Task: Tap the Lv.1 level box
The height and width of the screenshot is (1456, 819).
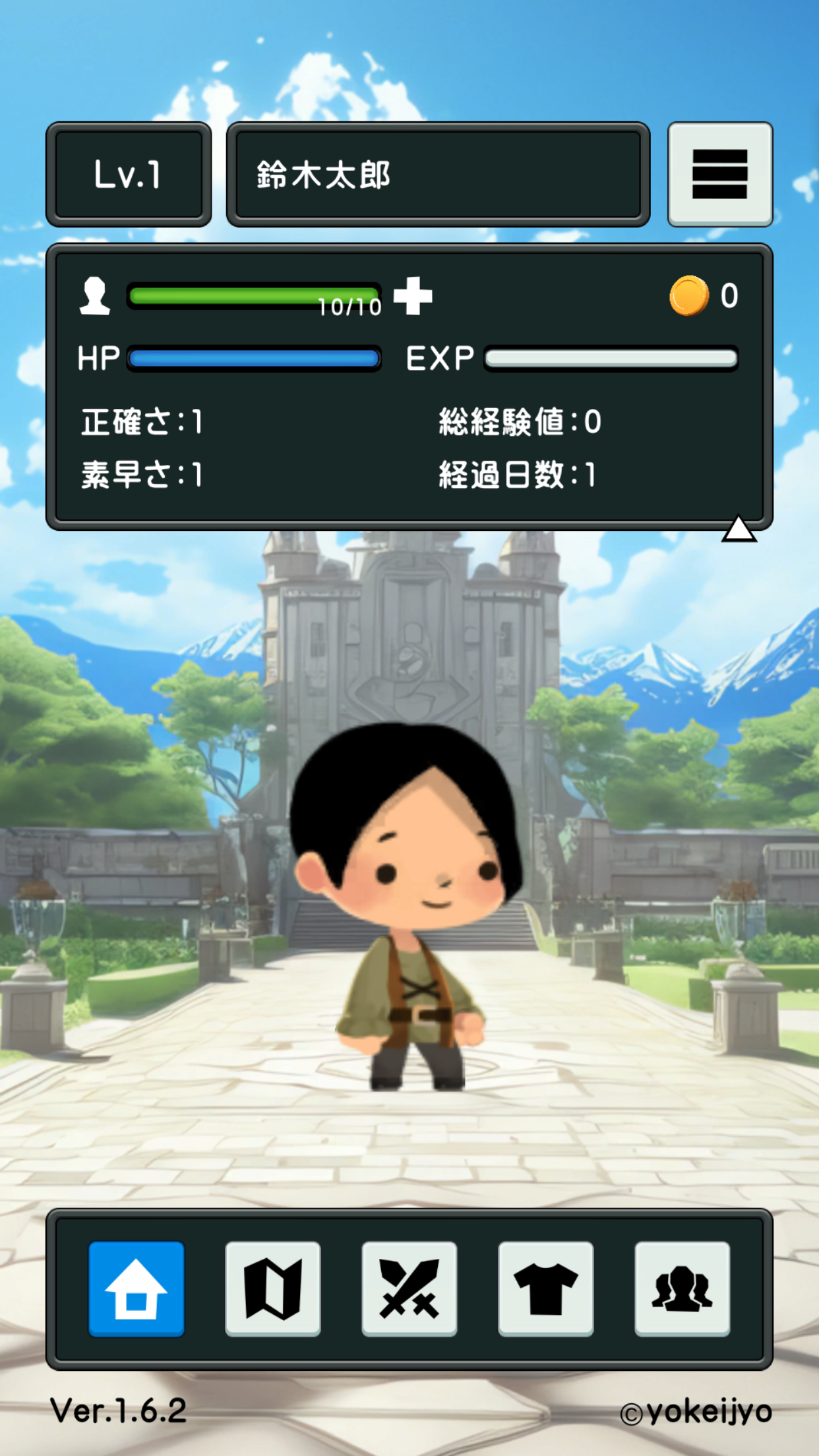Action: click(129, 175)
